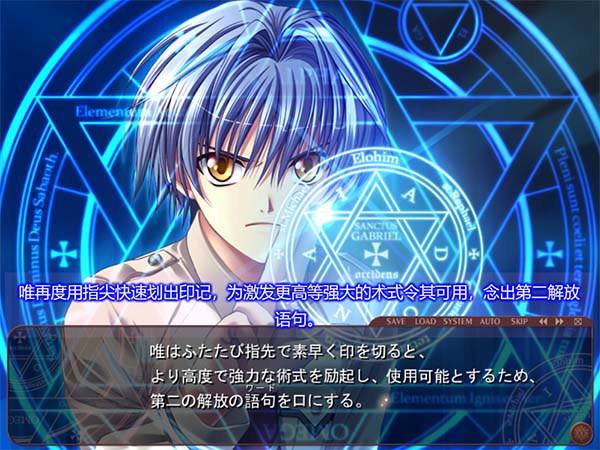Click the rewind double-arrow button

coord(544,322)
